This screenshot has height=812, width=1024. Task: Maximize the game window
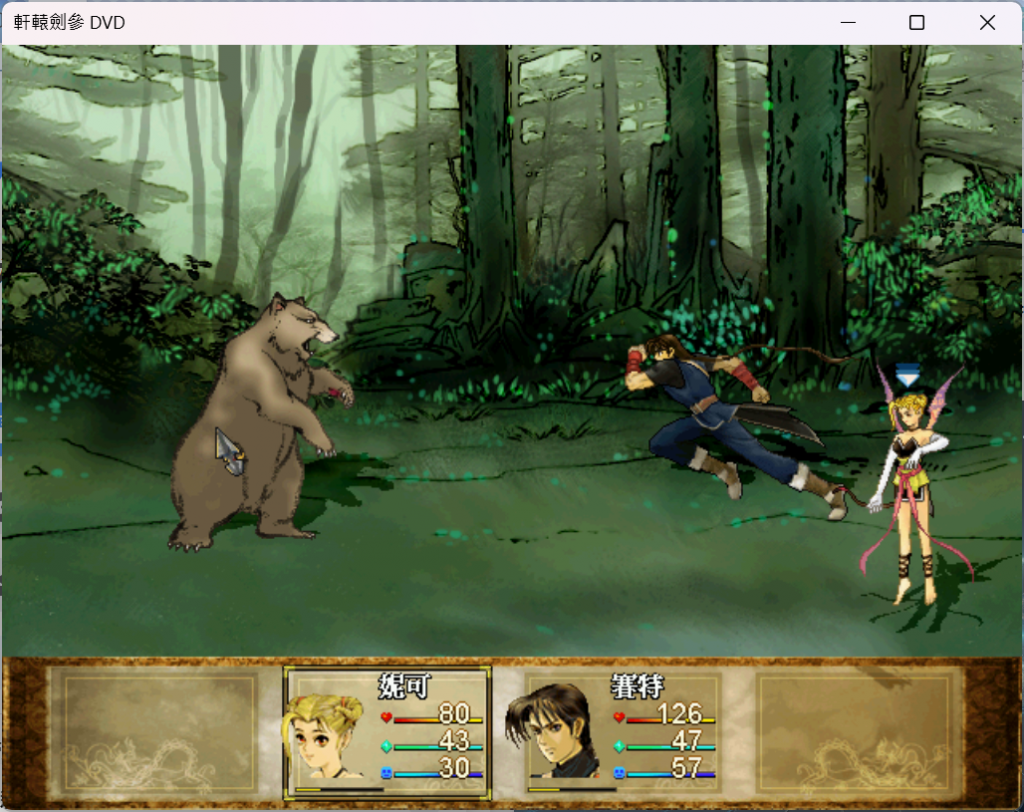pyautogui.click(x=916, y=23)
